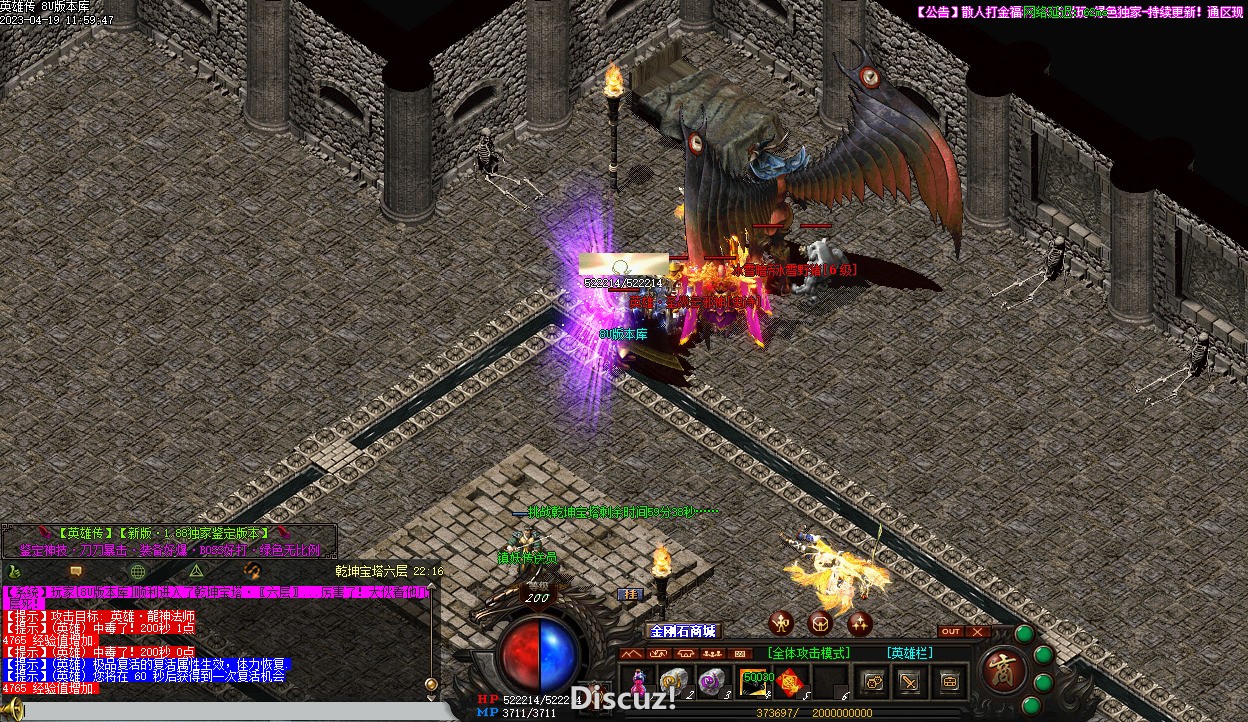Activate the round sparkle stars icon
Image resolution: width=1248 pixels, height=722 pixels.
pos(859,623)
